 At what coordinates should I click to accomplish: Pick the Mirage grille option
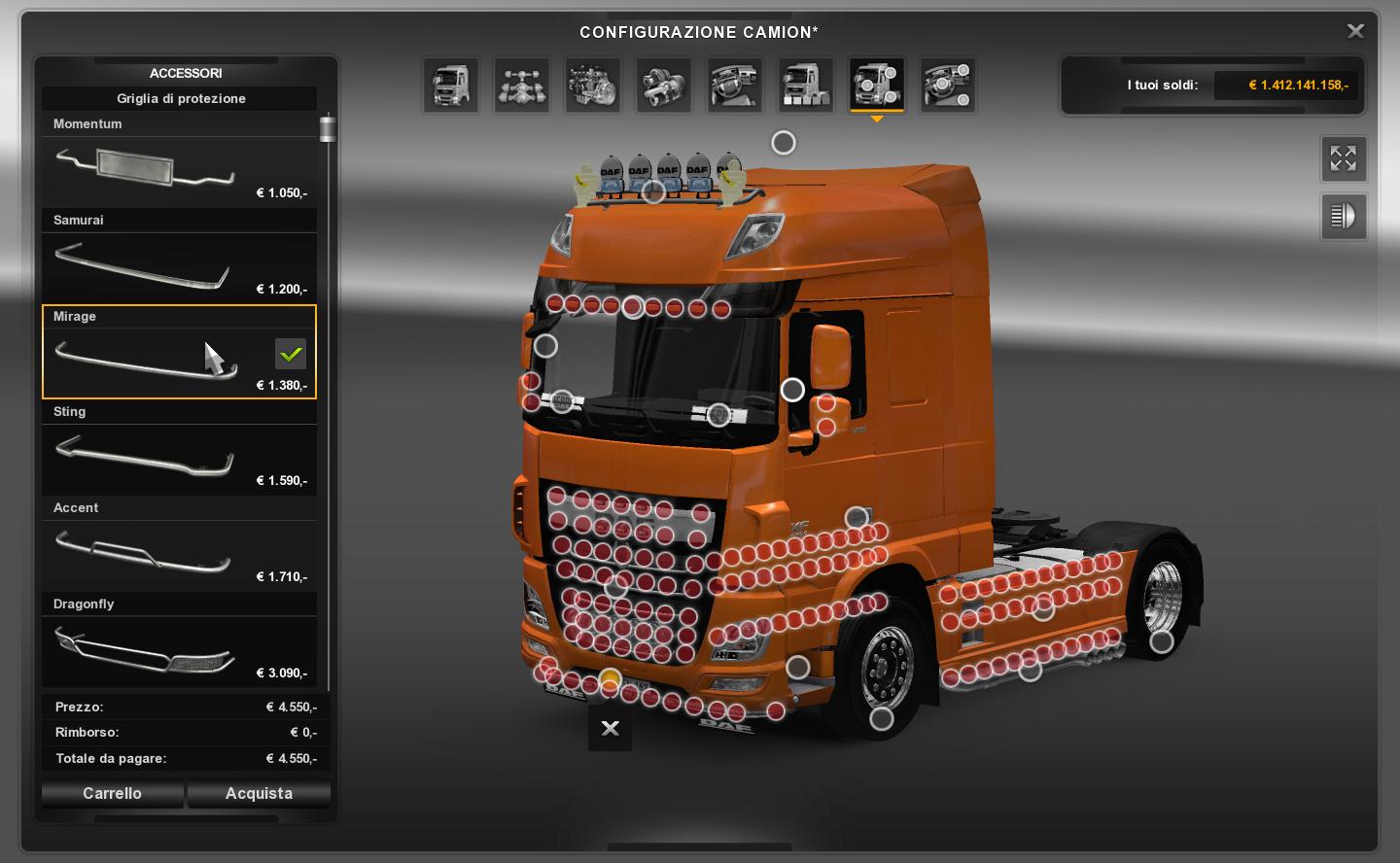[x=179, y=352]
